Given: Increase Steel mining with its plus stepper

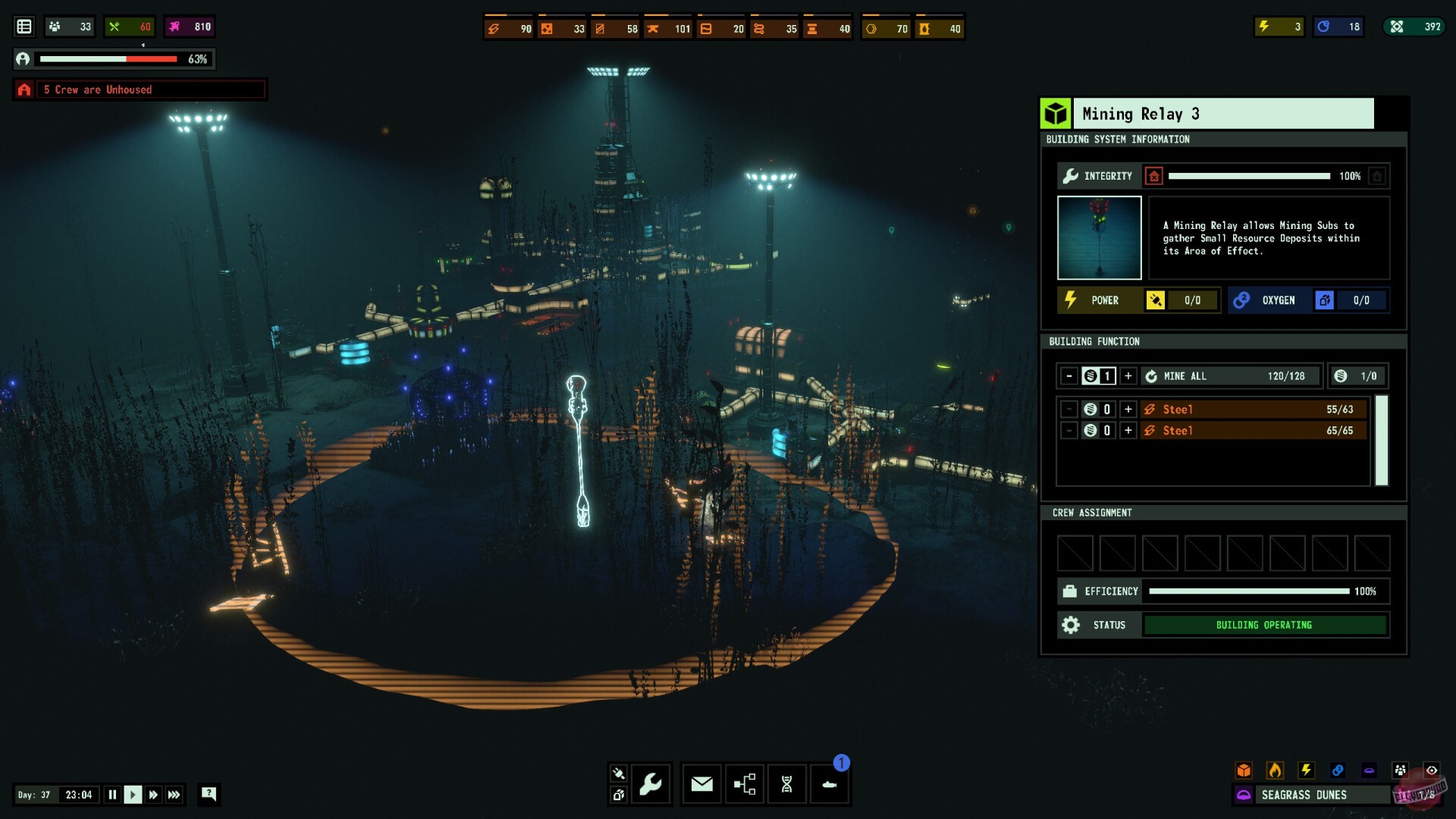Looking at the screenshot, I should point(1130,409).
